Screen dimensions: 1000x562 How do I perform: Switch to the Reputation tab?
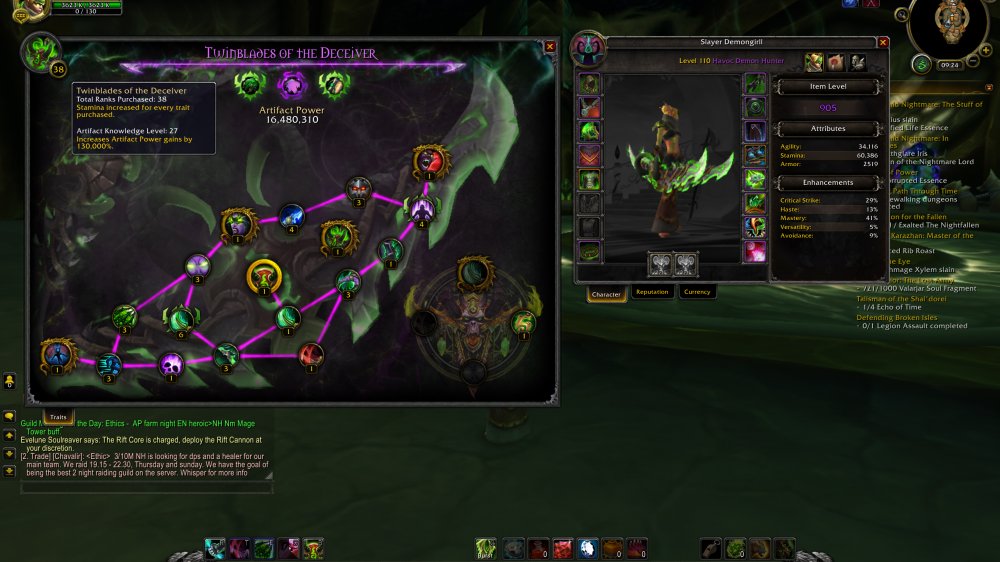[652, 292]
